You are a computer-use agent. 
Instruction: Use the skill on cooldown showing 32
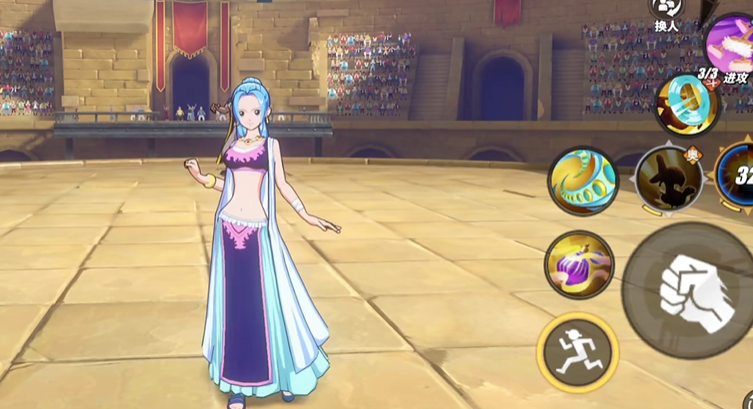[x=739, y=178]
